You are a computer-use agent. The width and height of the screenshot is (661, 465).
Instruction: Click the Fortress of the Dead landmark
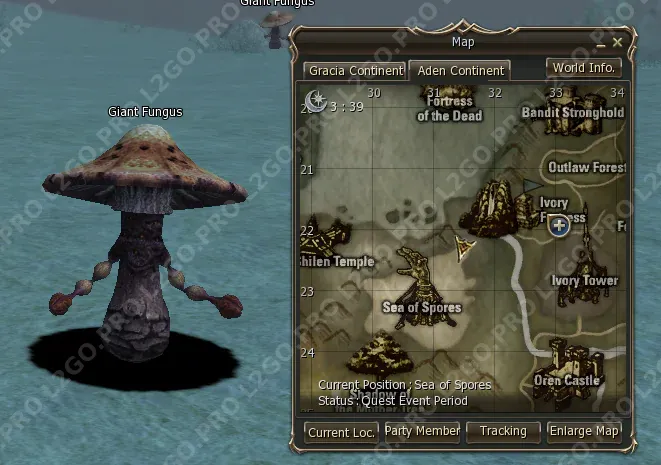coord(449,108)
